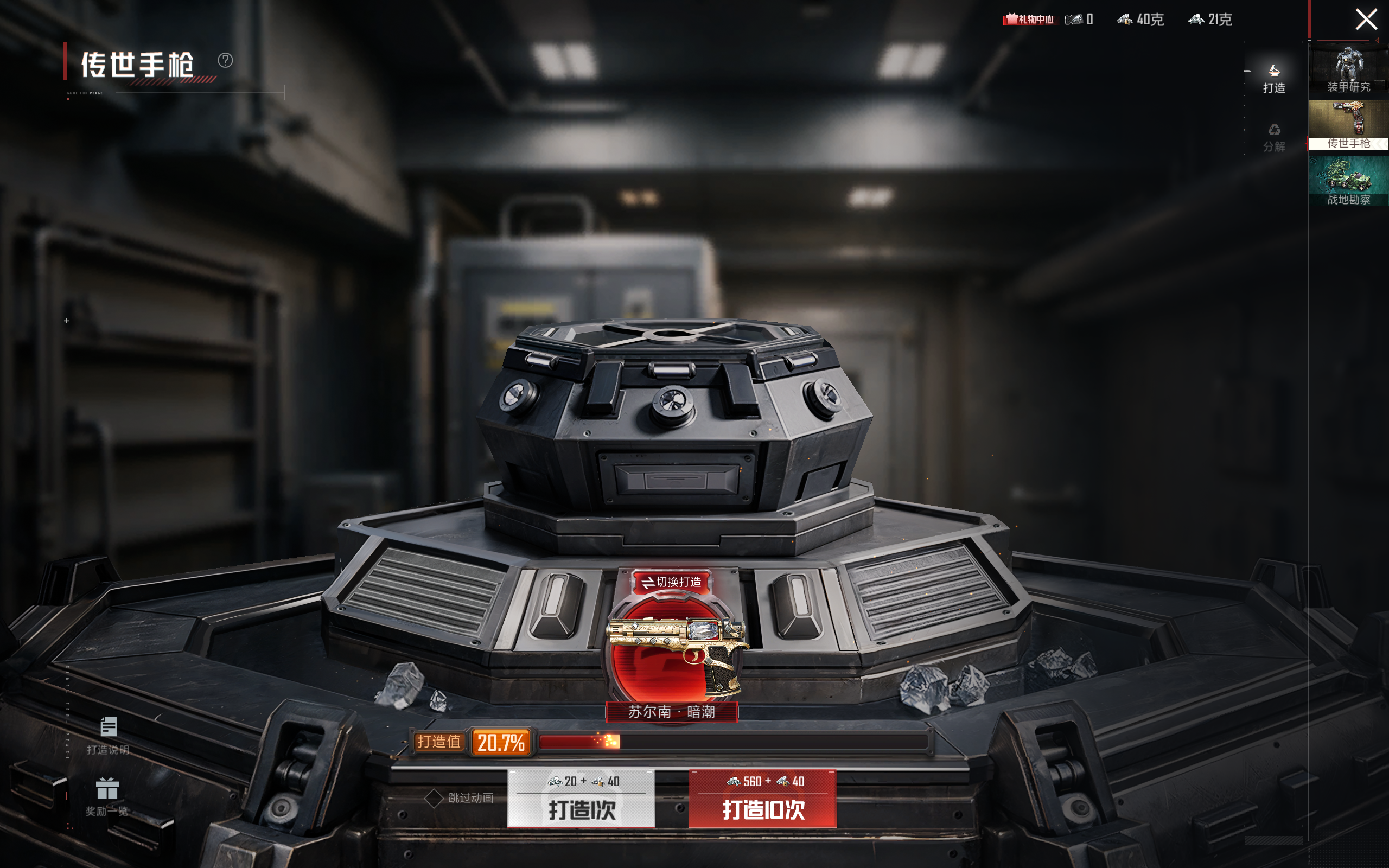The image size is (1389, 868).
Task: Close the 传世手枪 forging screen
Action: pyautogui.click(x=1366, y=20)
